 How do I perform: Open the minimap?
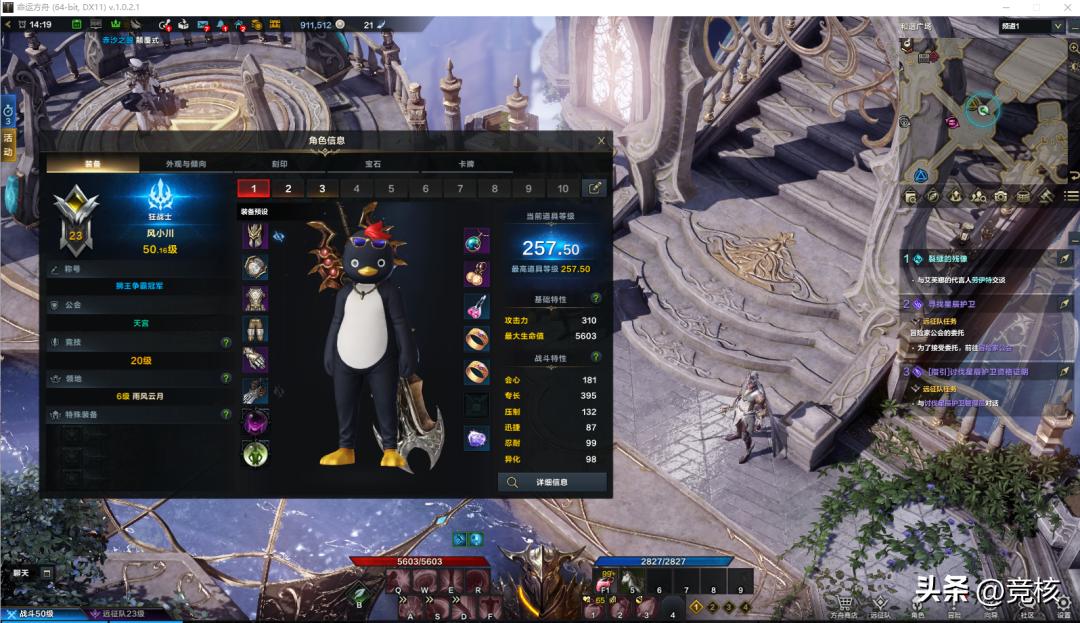983,110
